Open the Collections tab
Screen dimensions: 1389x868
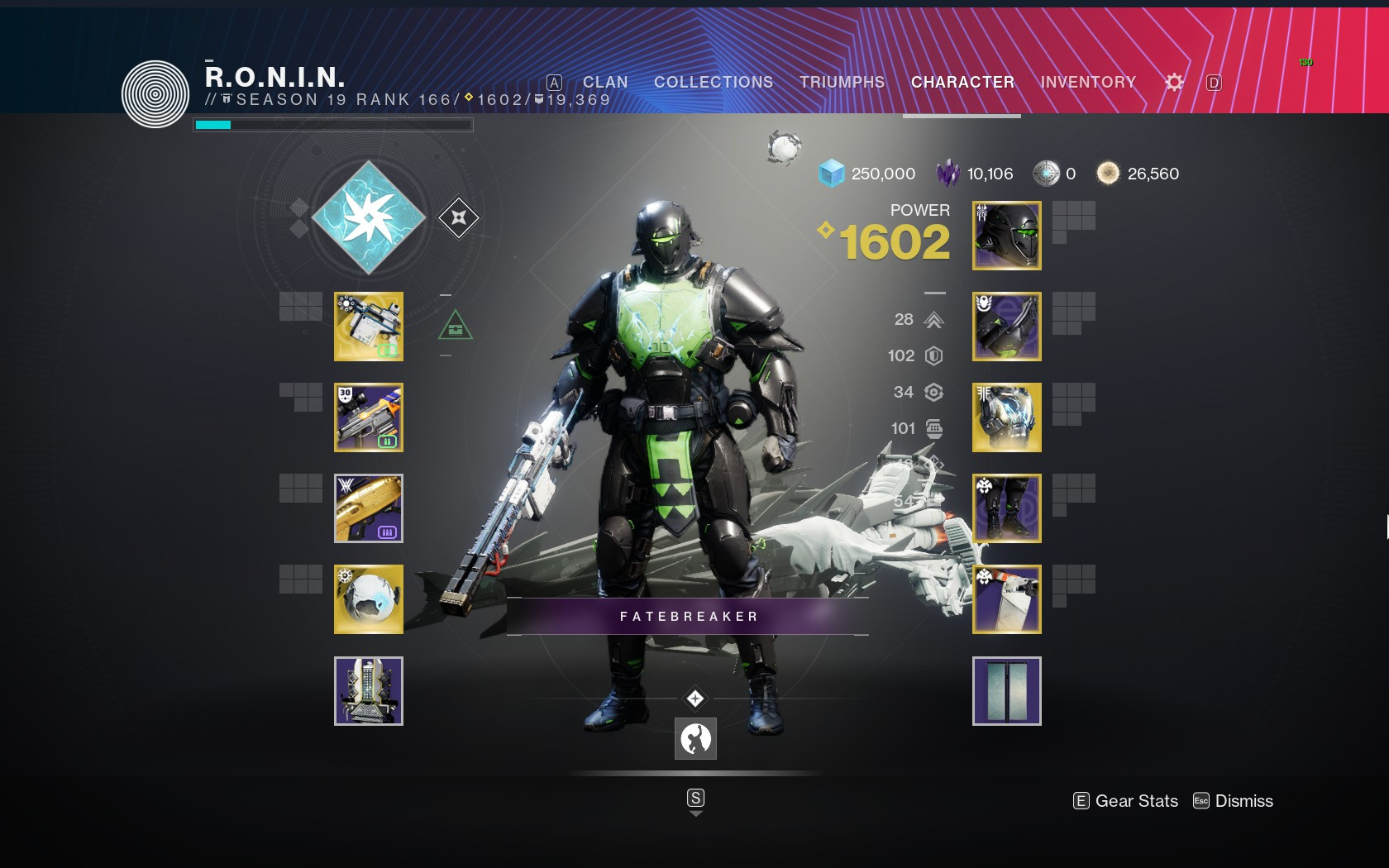pos(714,83)
